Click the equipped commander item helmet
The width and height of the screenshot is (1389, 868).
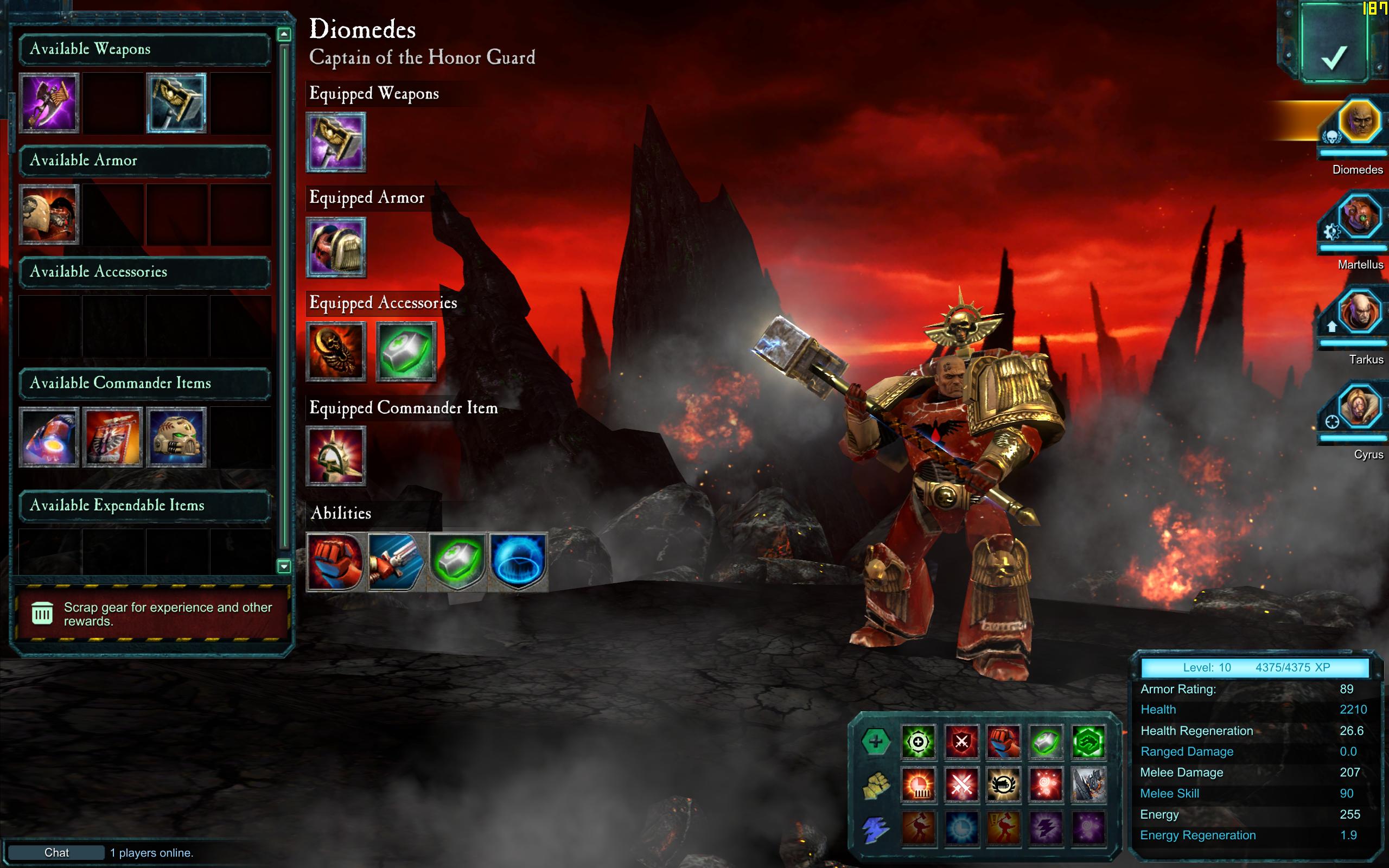point(336,456)
